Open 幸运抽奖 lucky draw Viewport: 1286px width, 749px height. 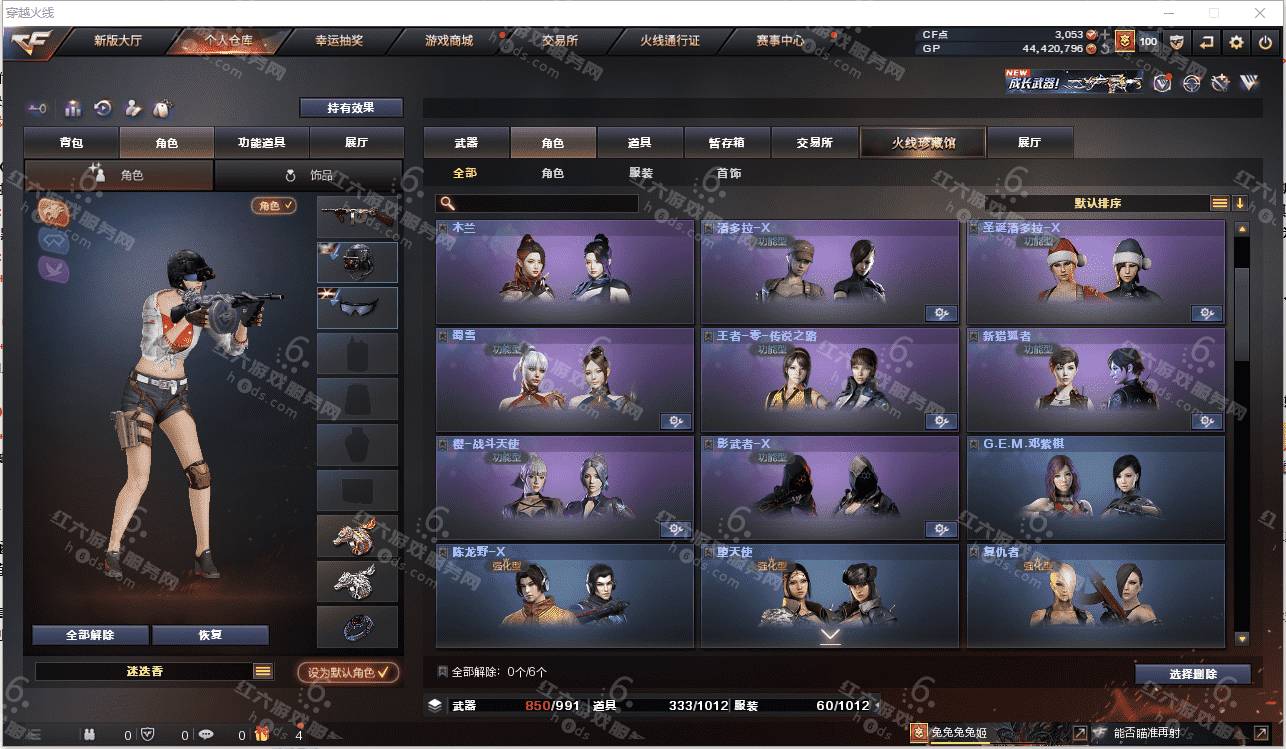[x=339, y=41]
